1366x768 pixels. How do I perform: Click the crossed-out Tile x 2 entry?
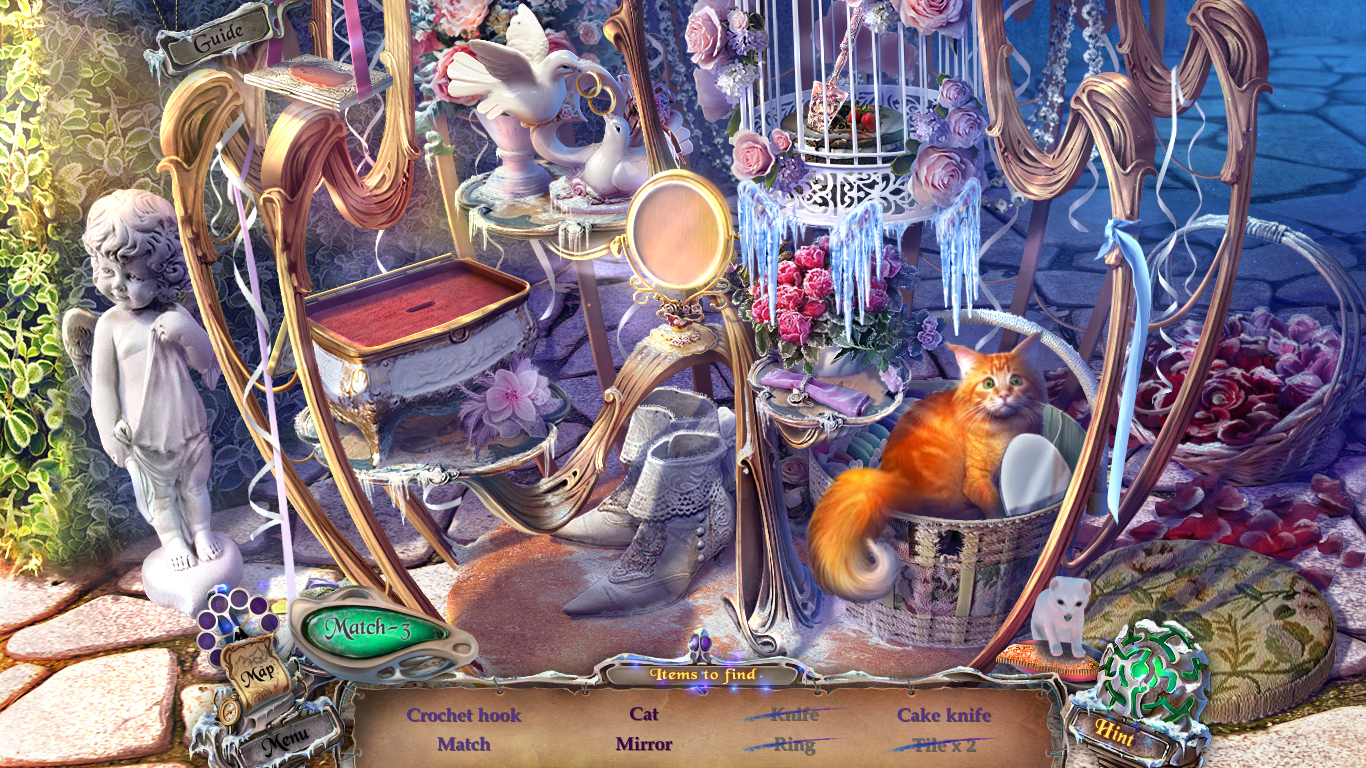coord(946,744)
